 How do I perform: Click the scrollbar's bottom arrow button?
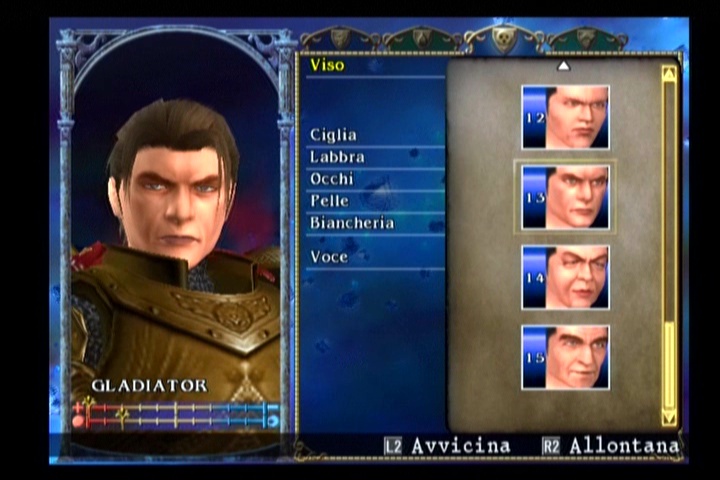[x=669, y=417]
